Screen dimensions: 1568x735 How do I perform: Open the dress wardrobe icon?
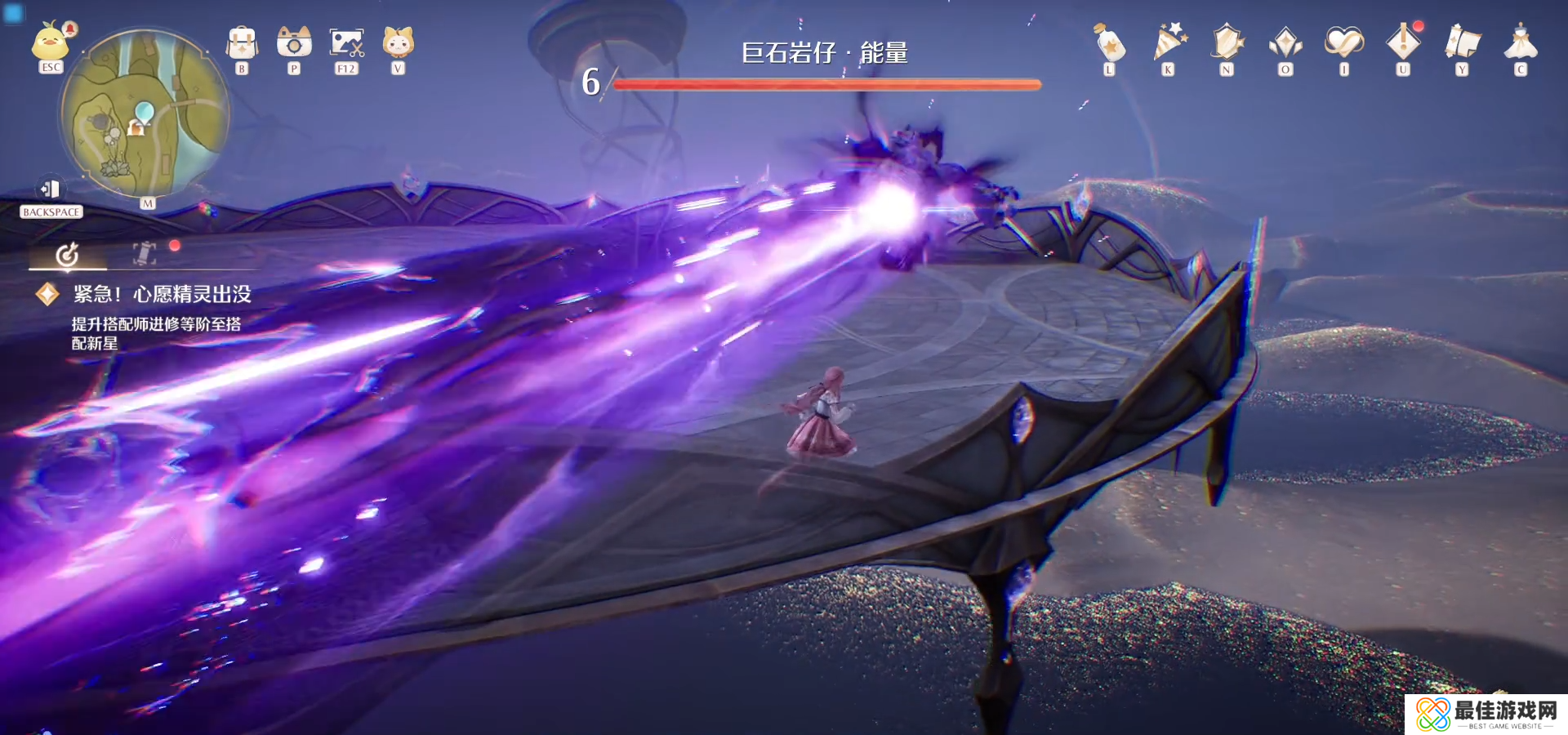click(1521, 43)
